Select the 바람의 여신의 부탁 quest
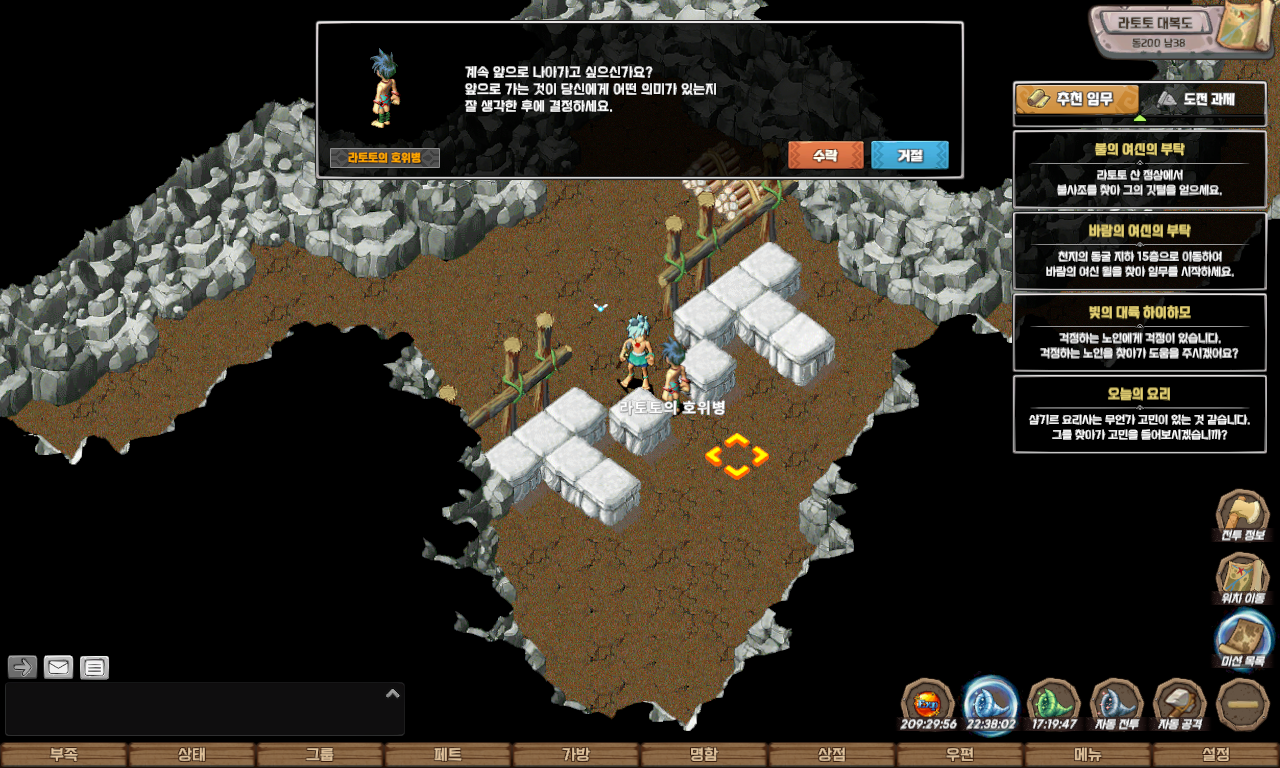1280x768 pixels. click(x=1139, y=250)
